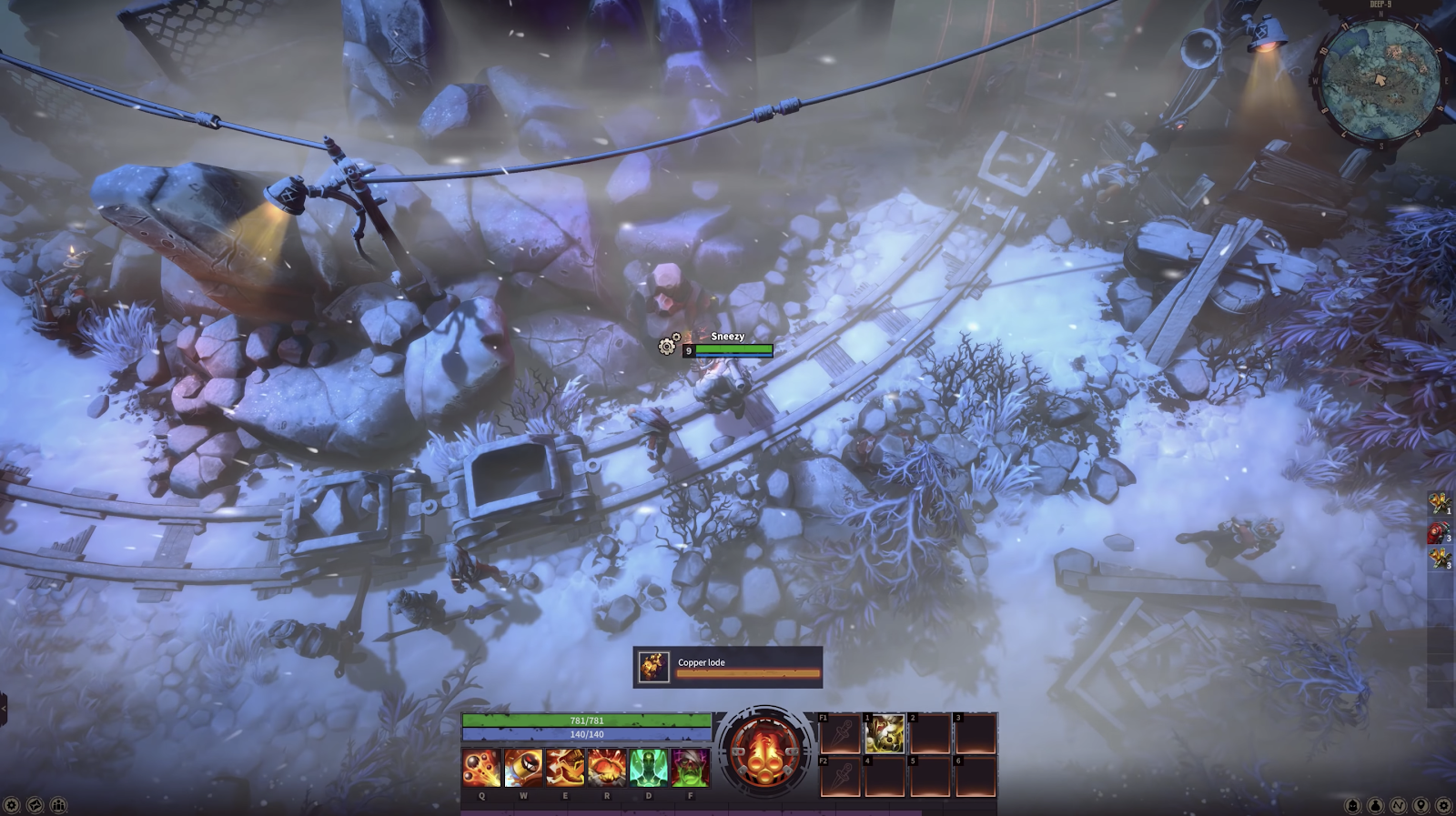The width and height of the screenshot is (1456, 816).
Task: Expand the side panel arrow on left edge
Action: pos(4,708)
